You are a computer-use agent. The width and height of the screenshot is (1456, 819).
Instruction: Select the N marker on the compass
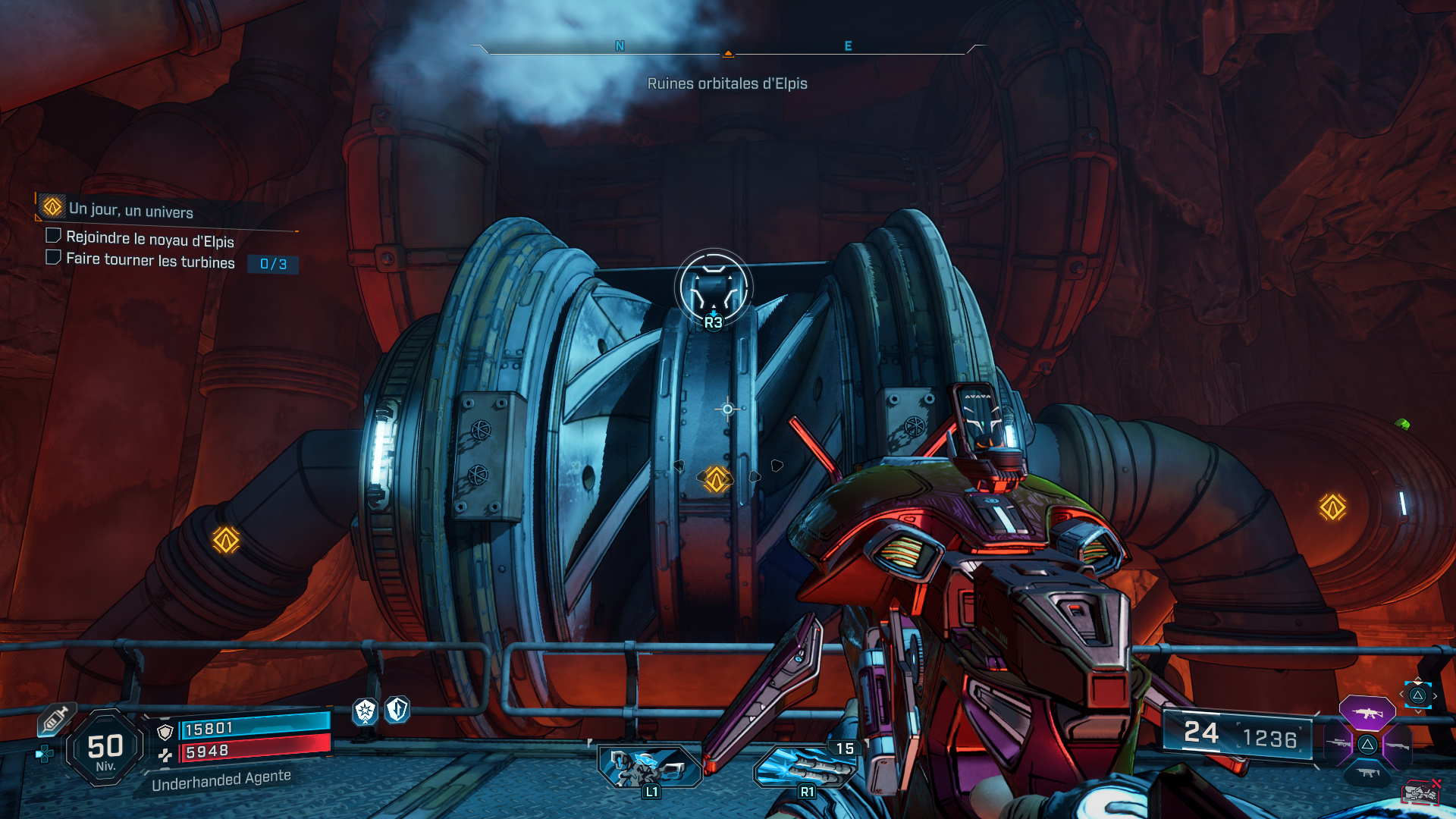[619, 46]
